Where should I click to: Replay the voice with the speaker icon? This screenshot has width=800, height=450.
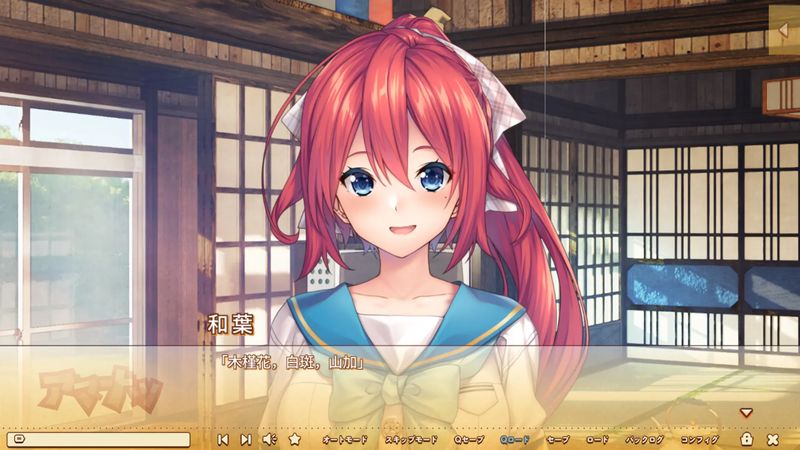(x=268, y=439)
